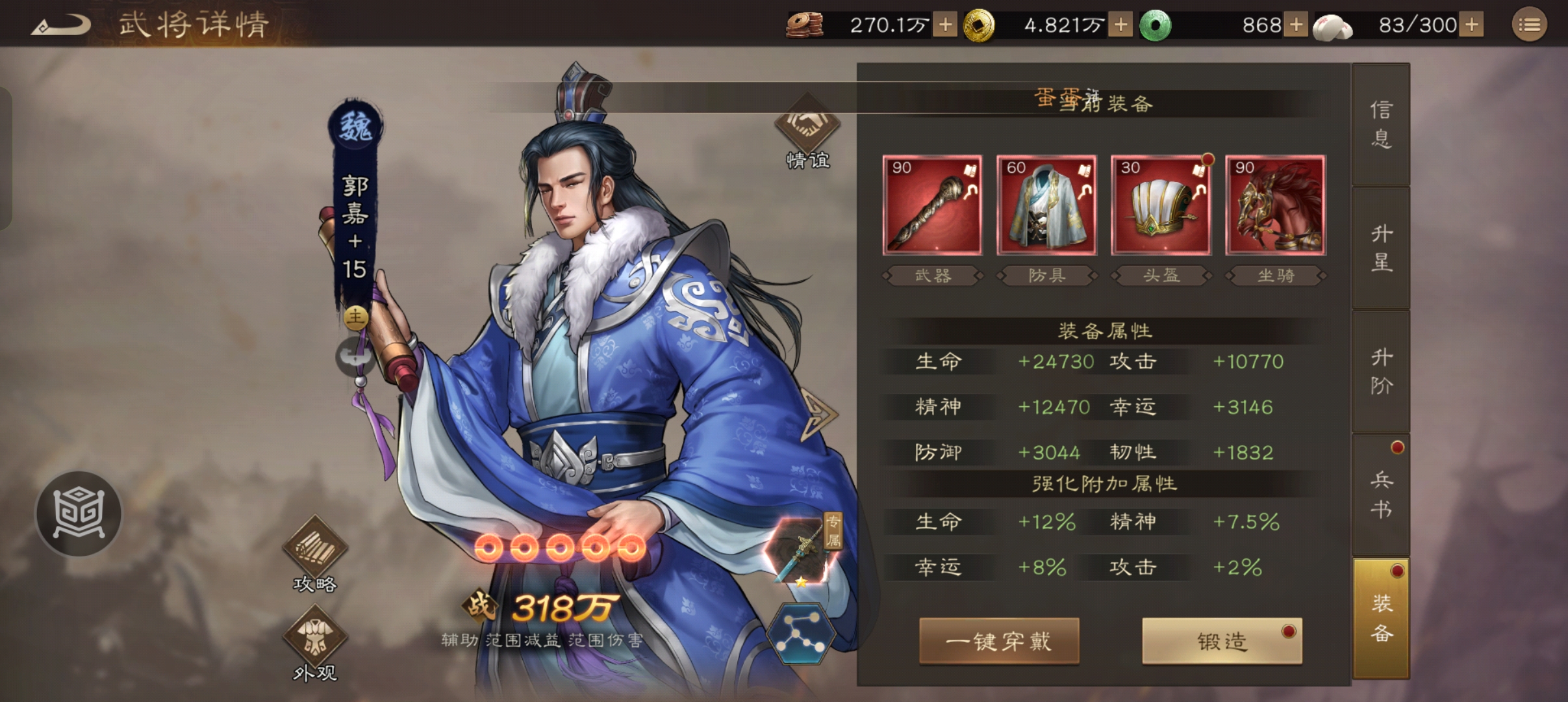This screenshot has width=1568, height=702.
Task: Switch to the 升星 star-up tab
Action: tap(1381, 248)
